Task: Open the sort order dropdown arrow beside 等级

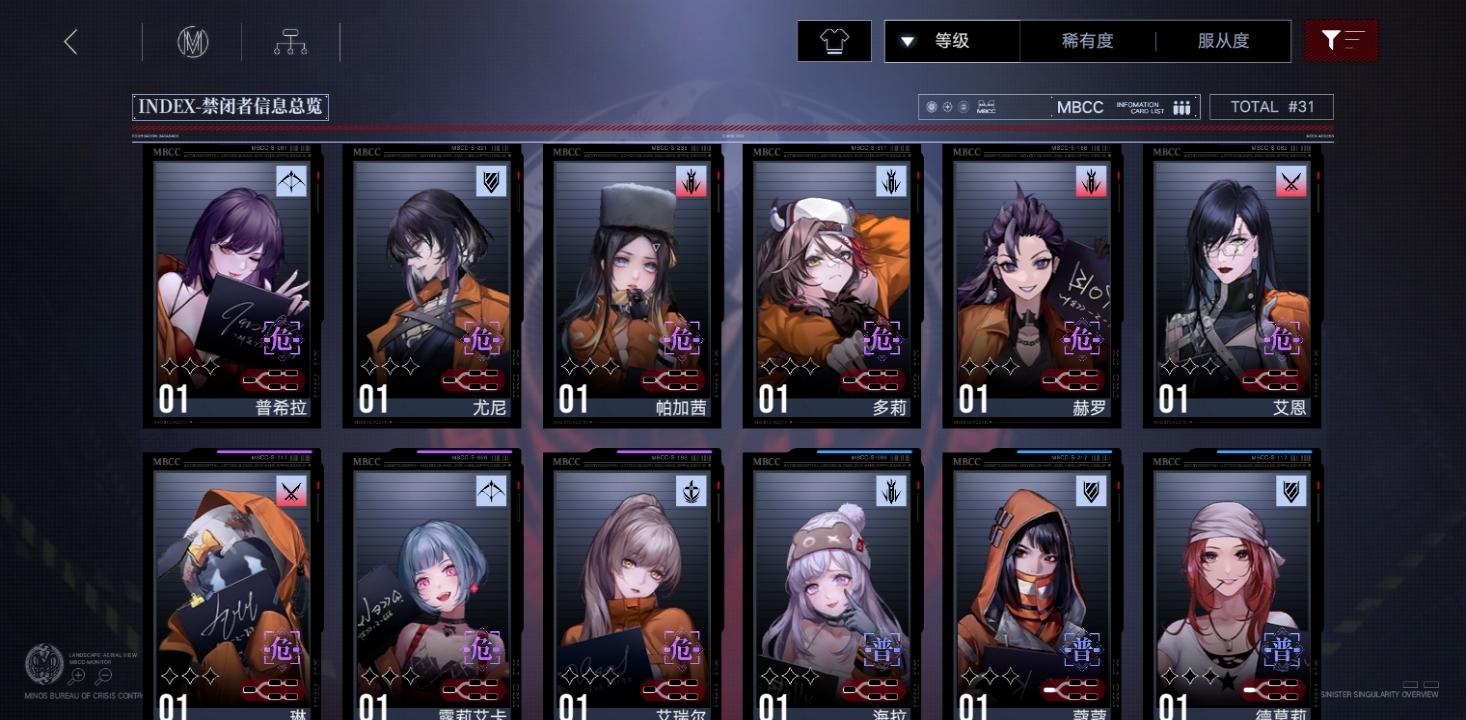Action: [908, 41]
